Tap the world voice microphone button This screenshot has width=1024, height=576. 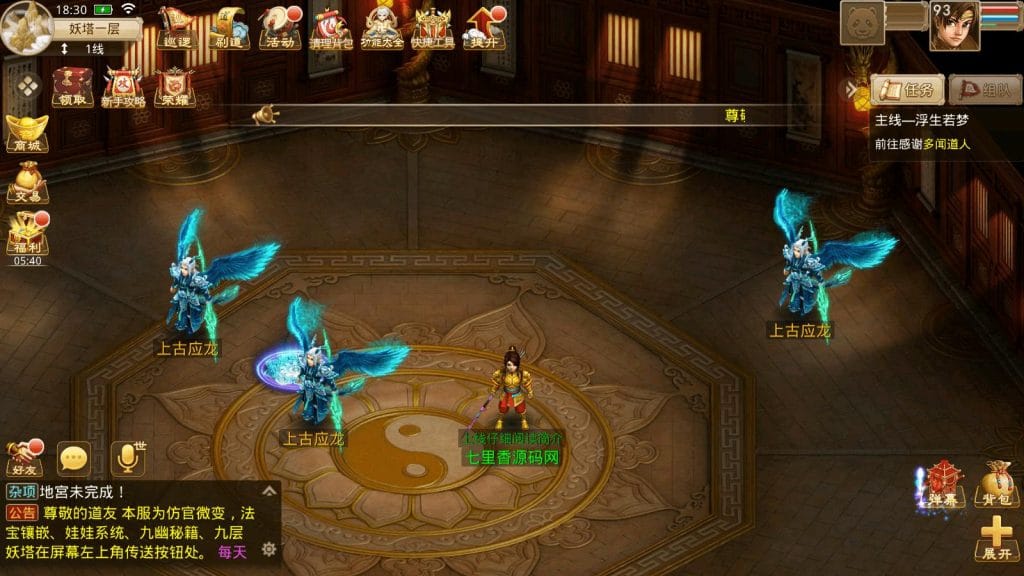[127, 457]
